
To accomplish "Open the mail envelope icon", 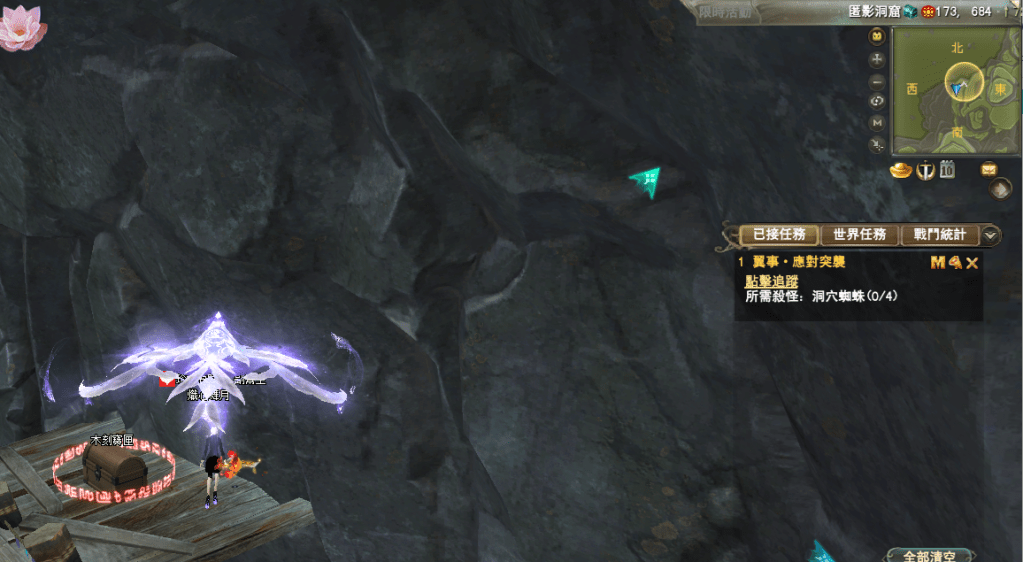I will [x=989, y=169].
